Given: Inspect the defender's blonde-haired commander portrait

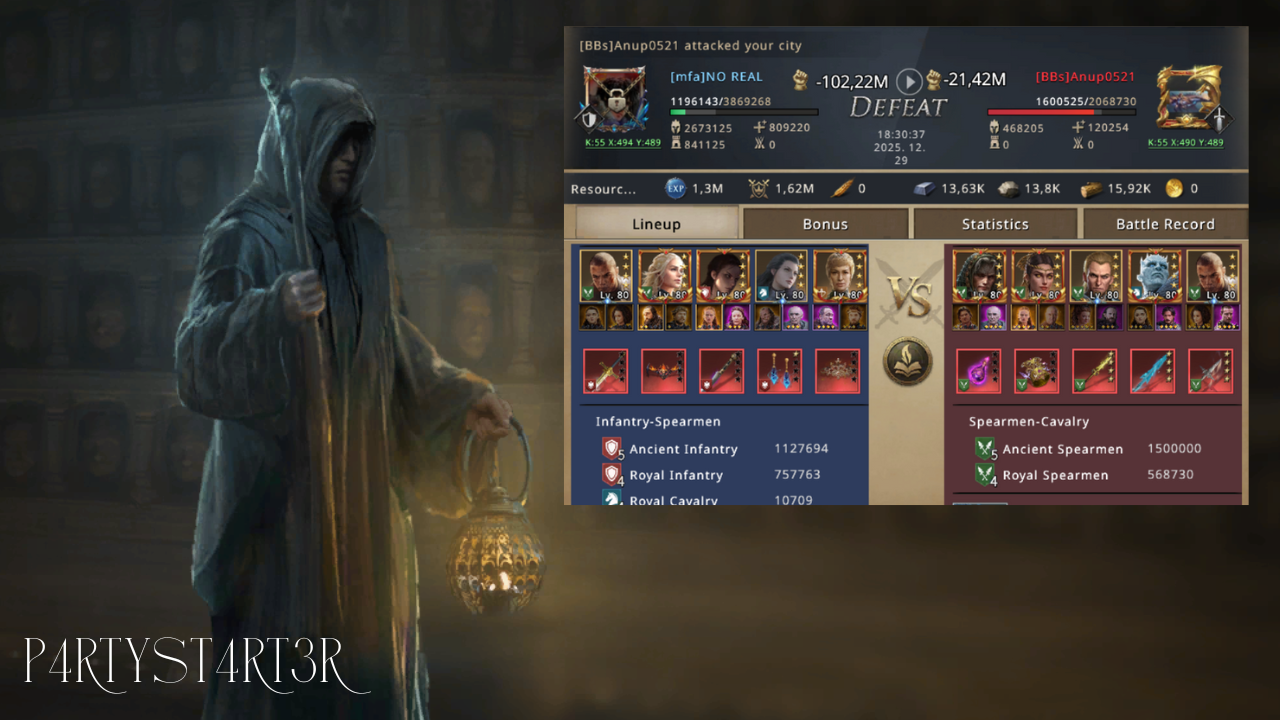Looking at the screenshot, I should pyautogui.click(x=664, y=276).
